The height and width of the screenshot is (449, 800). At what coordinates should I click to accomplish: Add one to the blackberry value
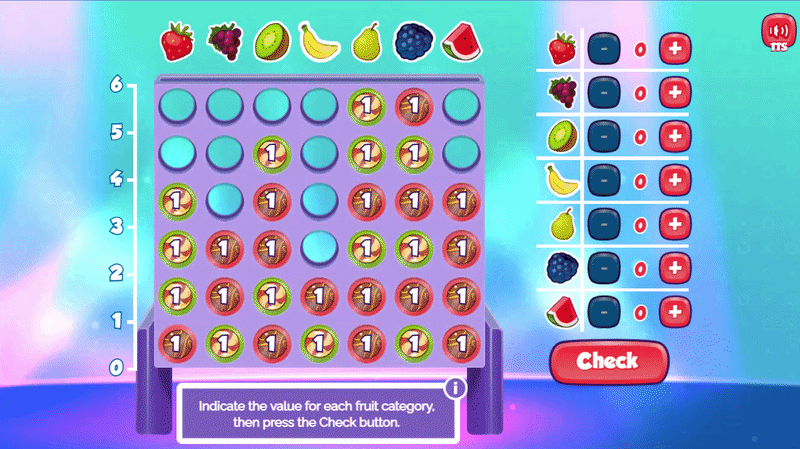tap(676, 269)
